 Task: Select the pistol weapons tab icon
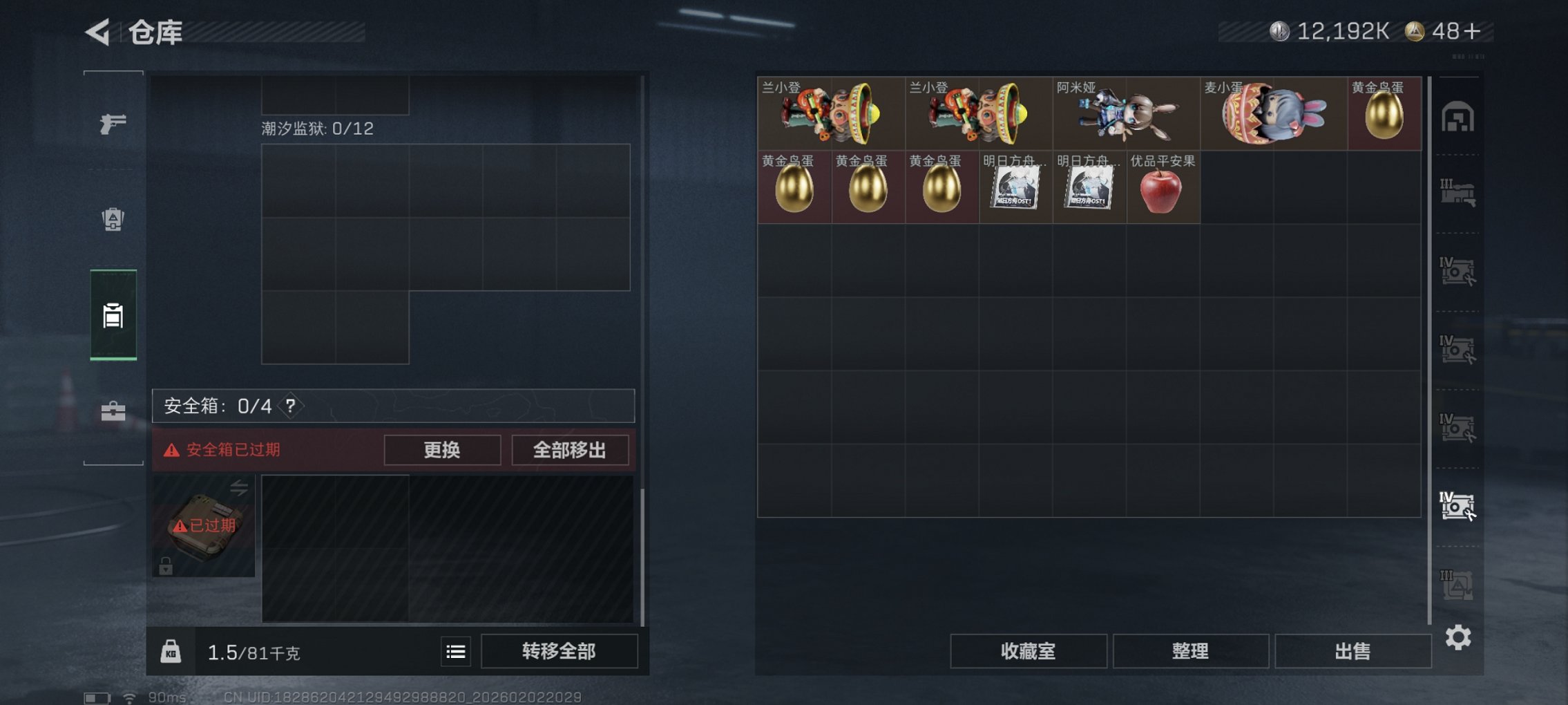tap(114, 122)
